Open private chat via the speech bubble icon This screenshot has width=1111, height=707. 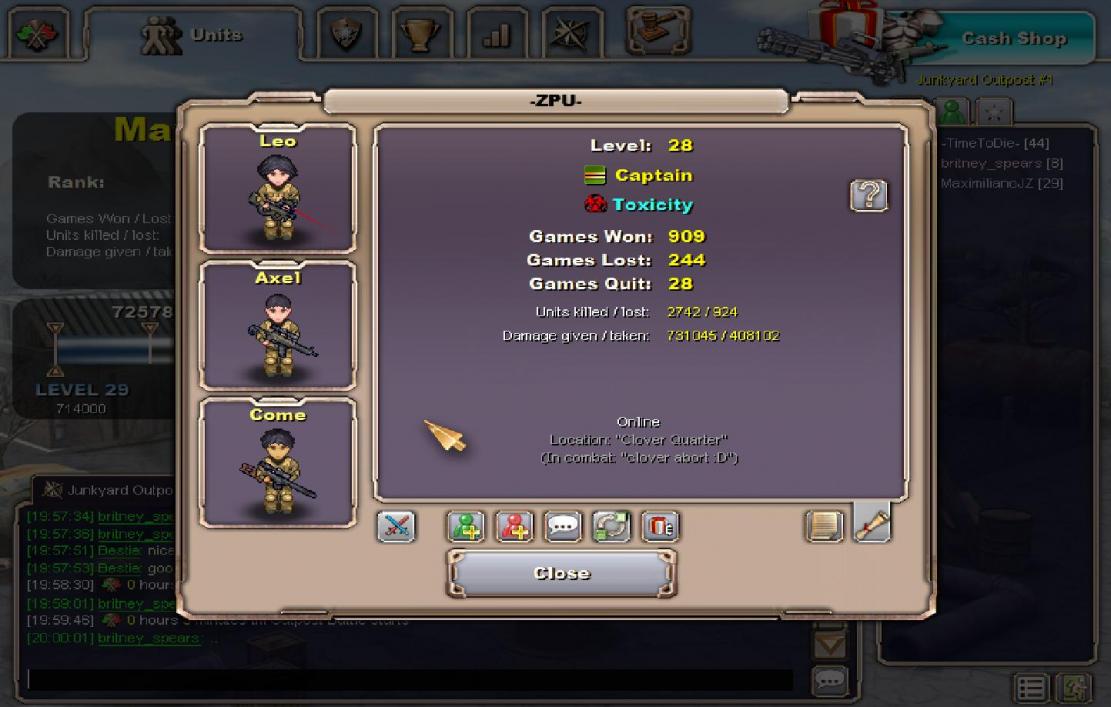[563, 526]
